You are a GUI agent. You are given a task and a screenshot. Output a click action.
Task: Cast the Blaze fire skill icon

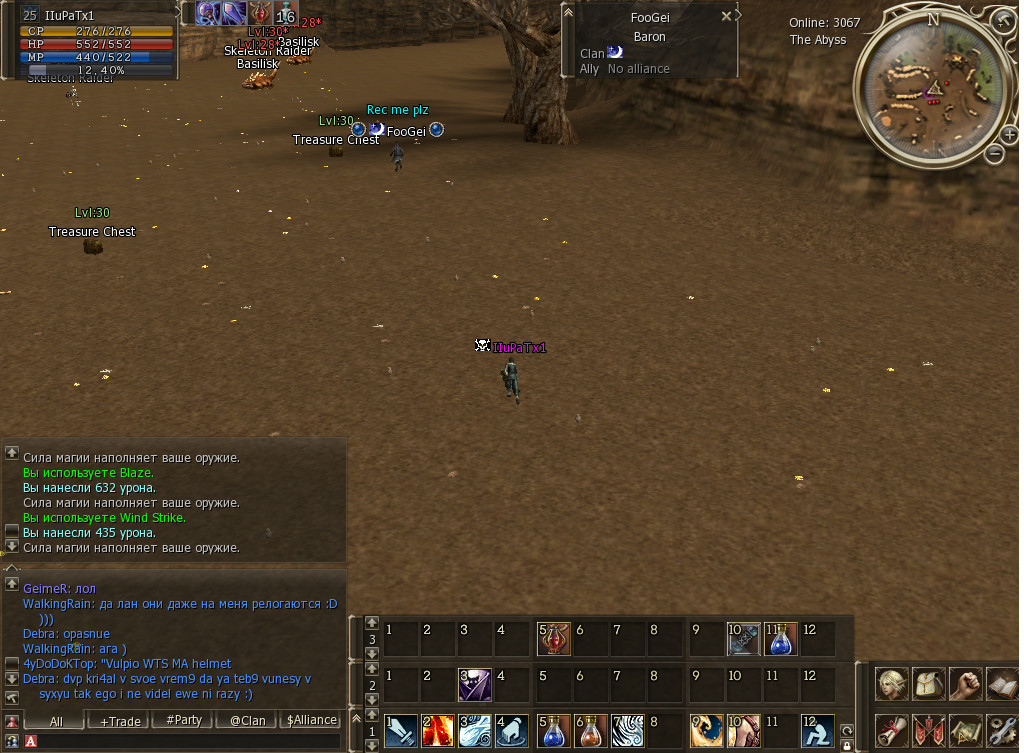tap(437, 730)
